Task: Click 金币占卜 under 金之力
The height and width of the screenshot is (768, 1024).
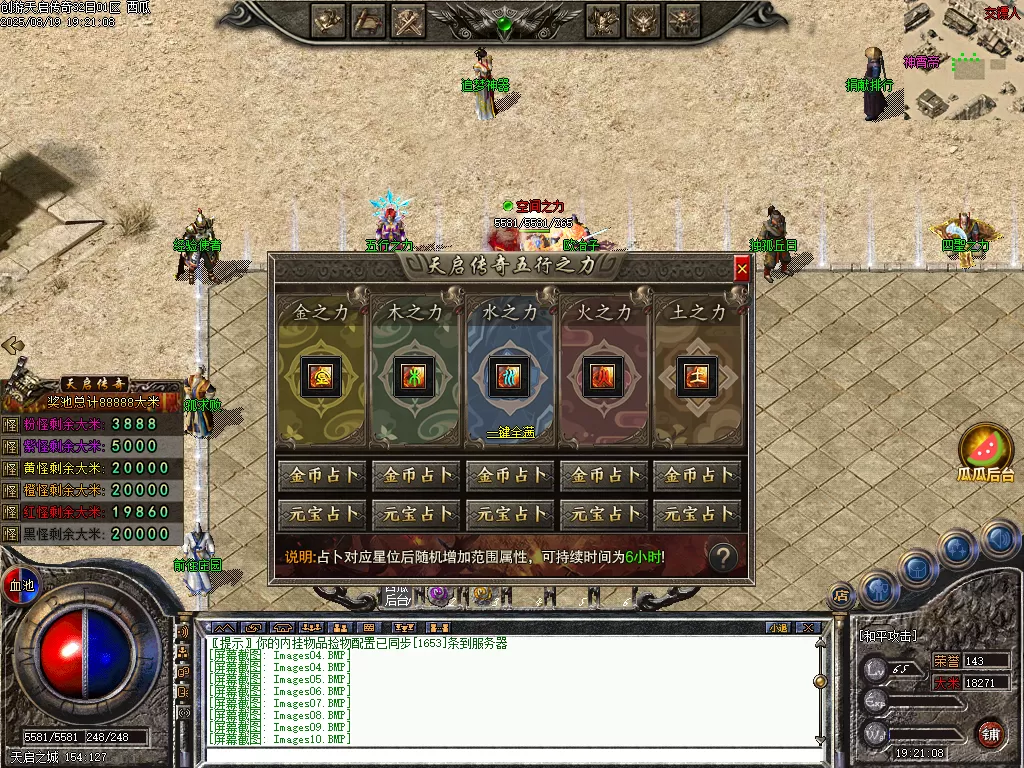Action: coord(323,476)
